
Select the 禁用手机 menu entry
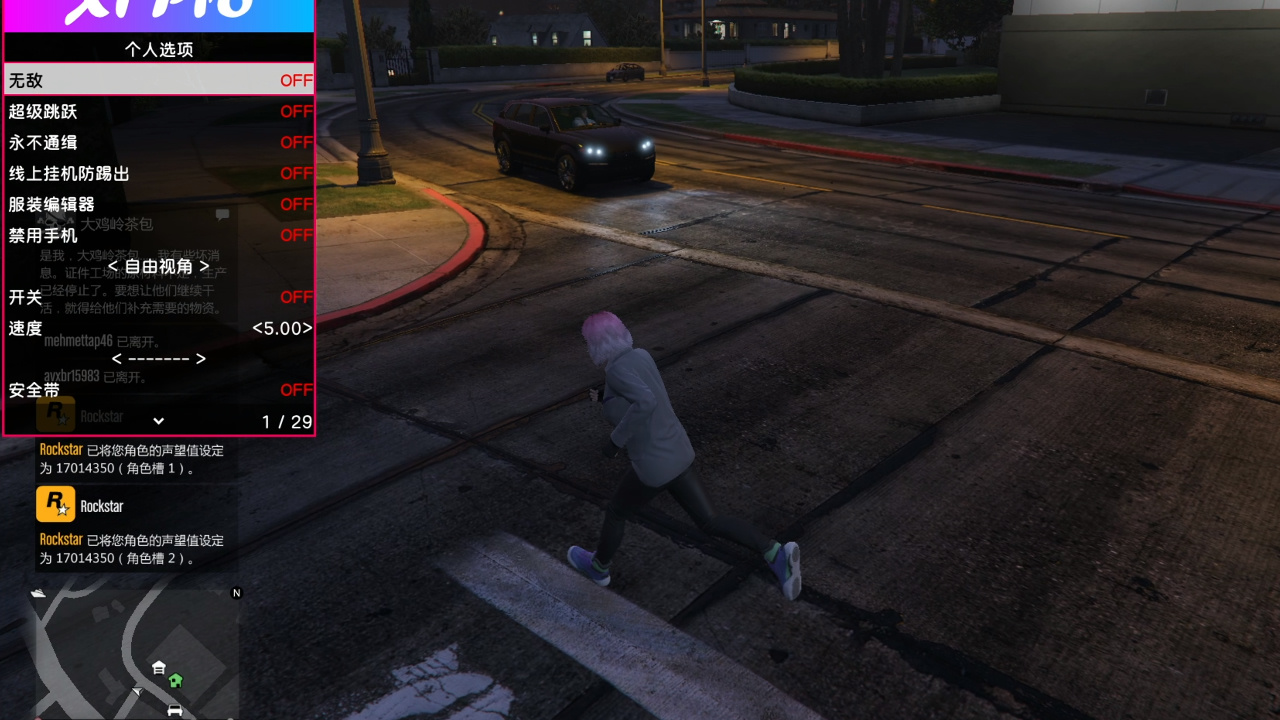tap(160, 235)
